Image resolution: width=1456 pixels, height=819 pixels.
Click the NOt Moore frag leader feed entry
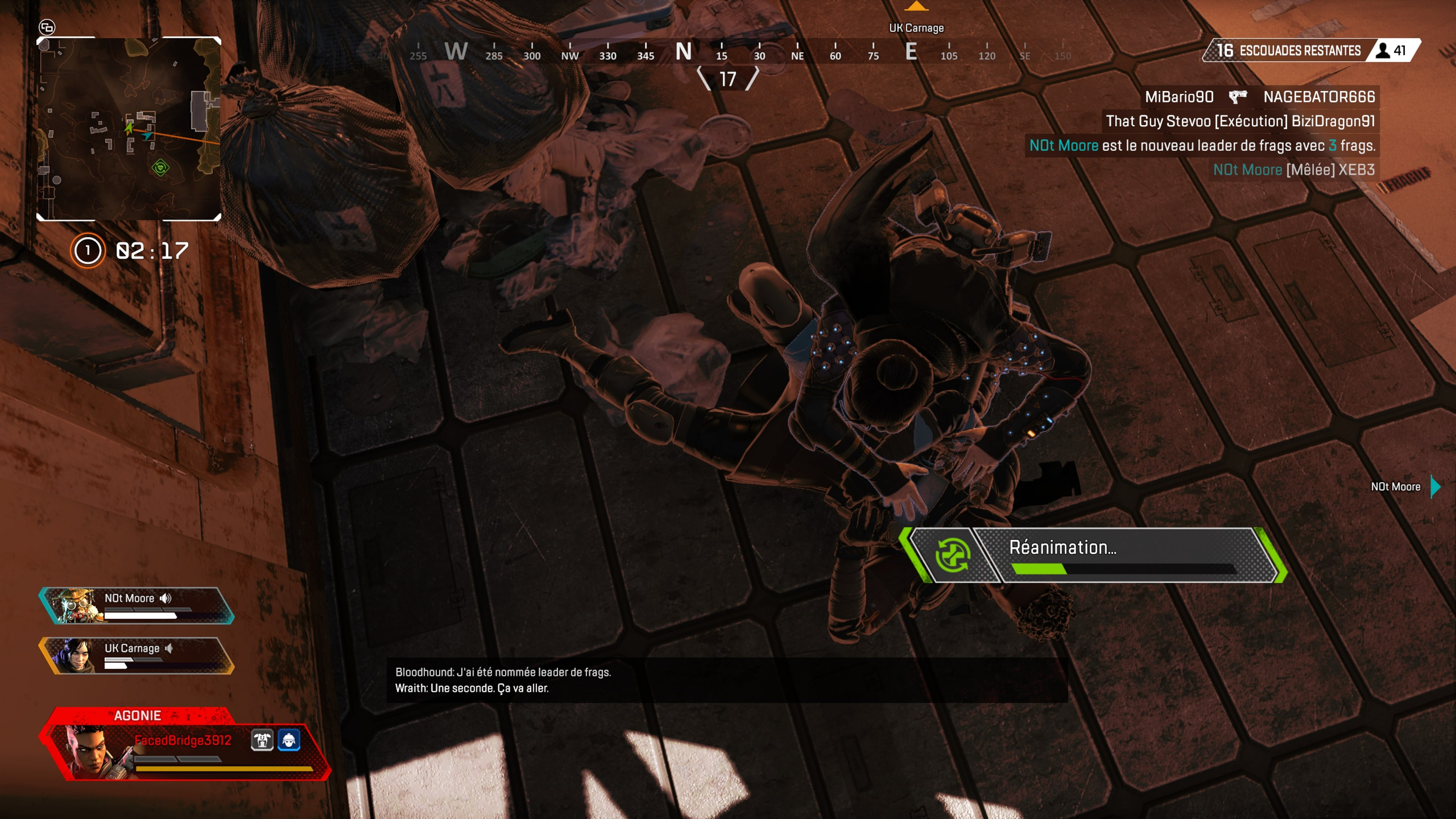click(x=1202, y=146)
